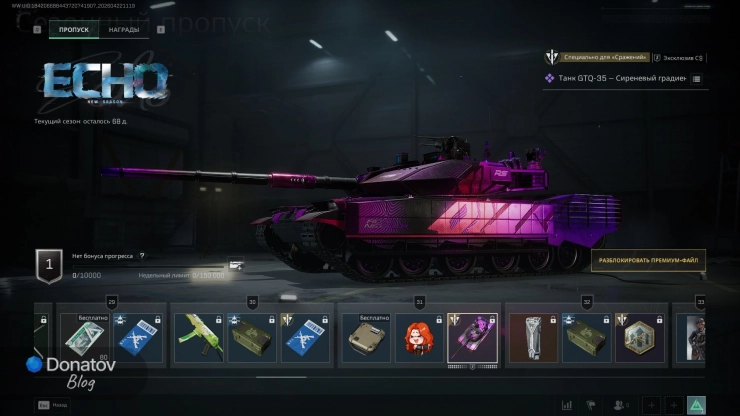
Task: Select the red-haired character reward tile
Action: point(419,337)
